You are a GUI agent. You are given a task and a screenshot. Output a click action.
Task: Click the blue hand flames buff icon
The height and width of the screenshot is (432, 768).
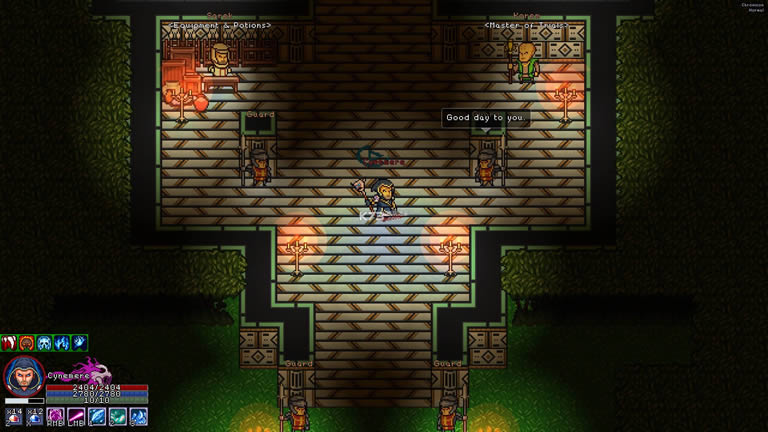61,343
